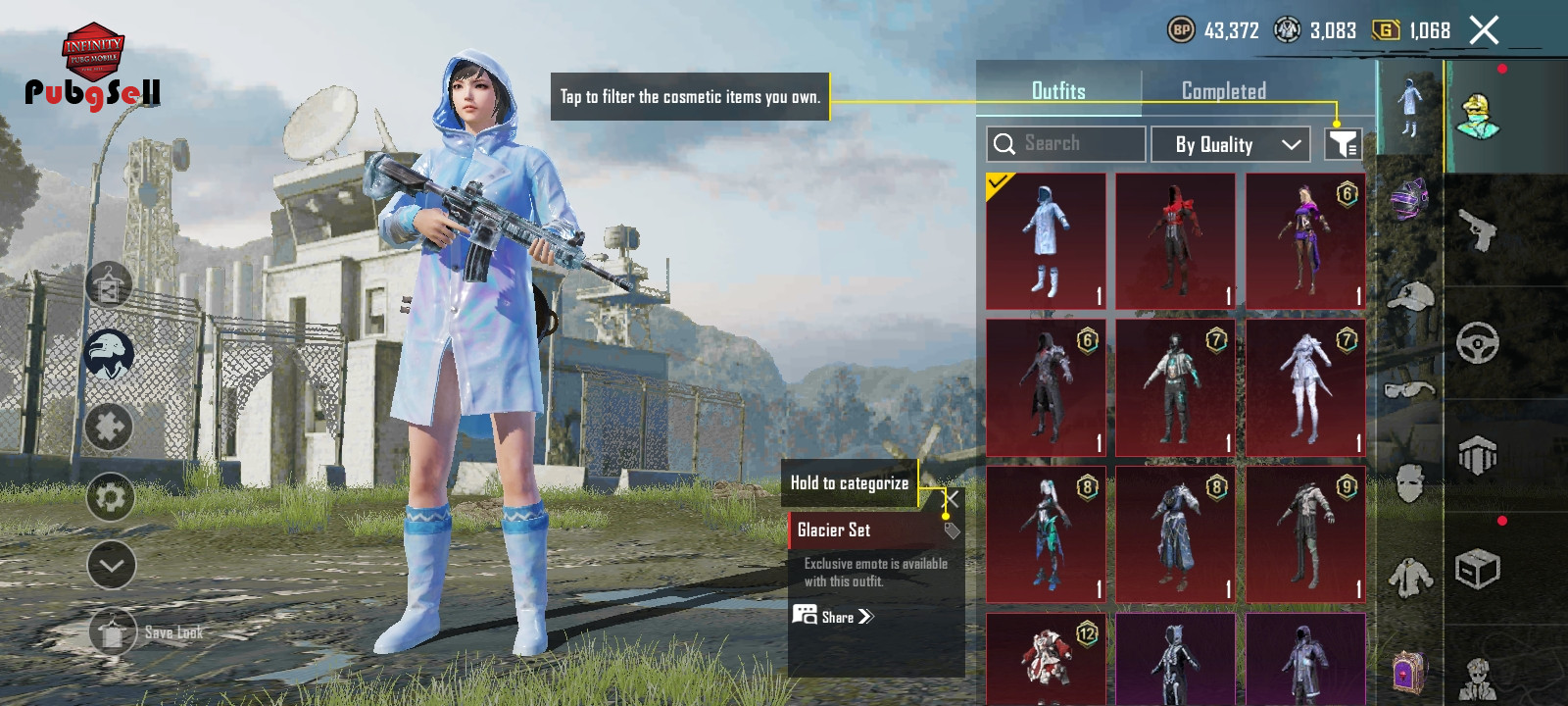1568x706 pixels.
Task: Choose the red hooded outfit tile
Action: coord(1175,241)
